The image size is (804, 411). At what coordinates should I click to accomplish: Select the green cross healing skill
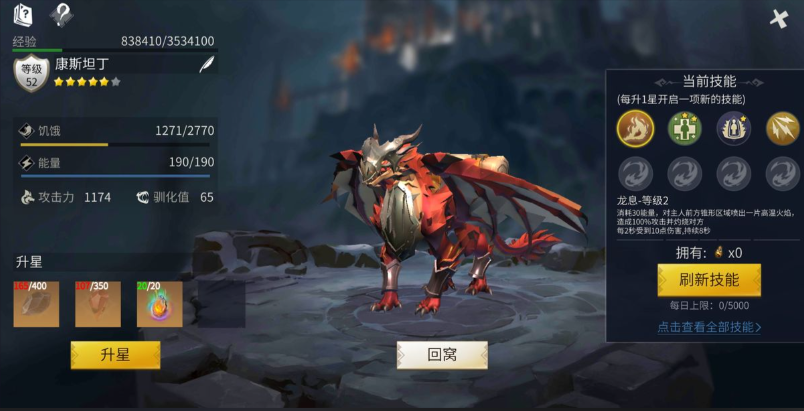[684, 129]
